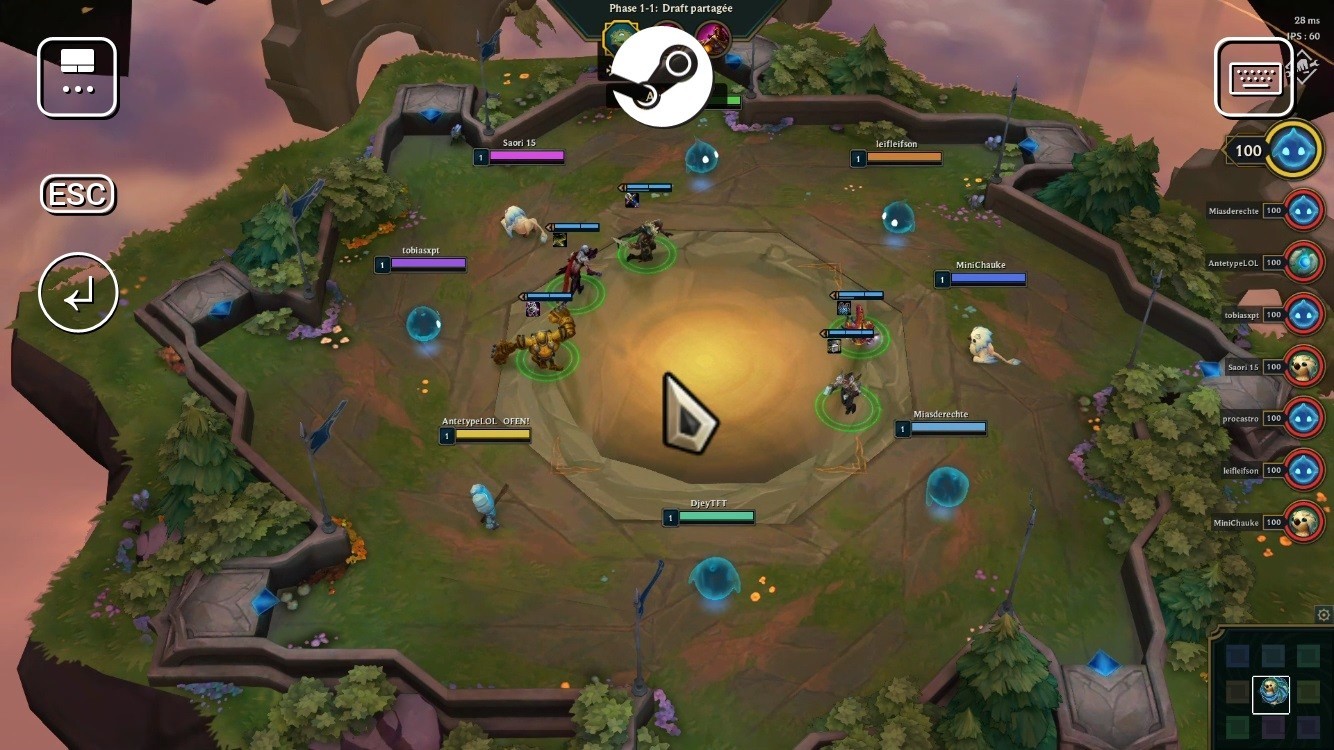Click the touch controls menu icon

pos(77,77)
